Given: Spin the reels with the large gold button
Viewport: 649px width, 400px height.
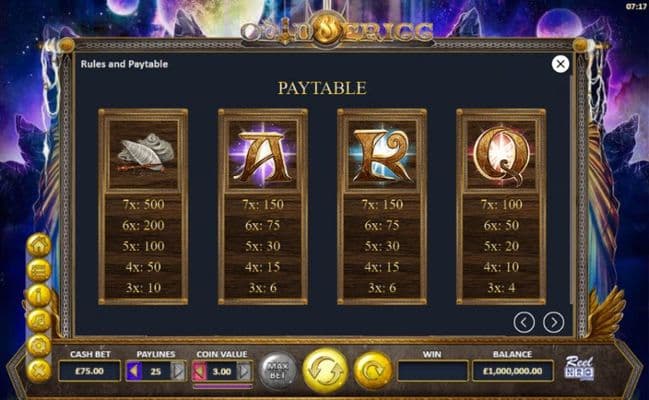Looking at the screenshot, I should pyautogui.click(x=325, y=370).
